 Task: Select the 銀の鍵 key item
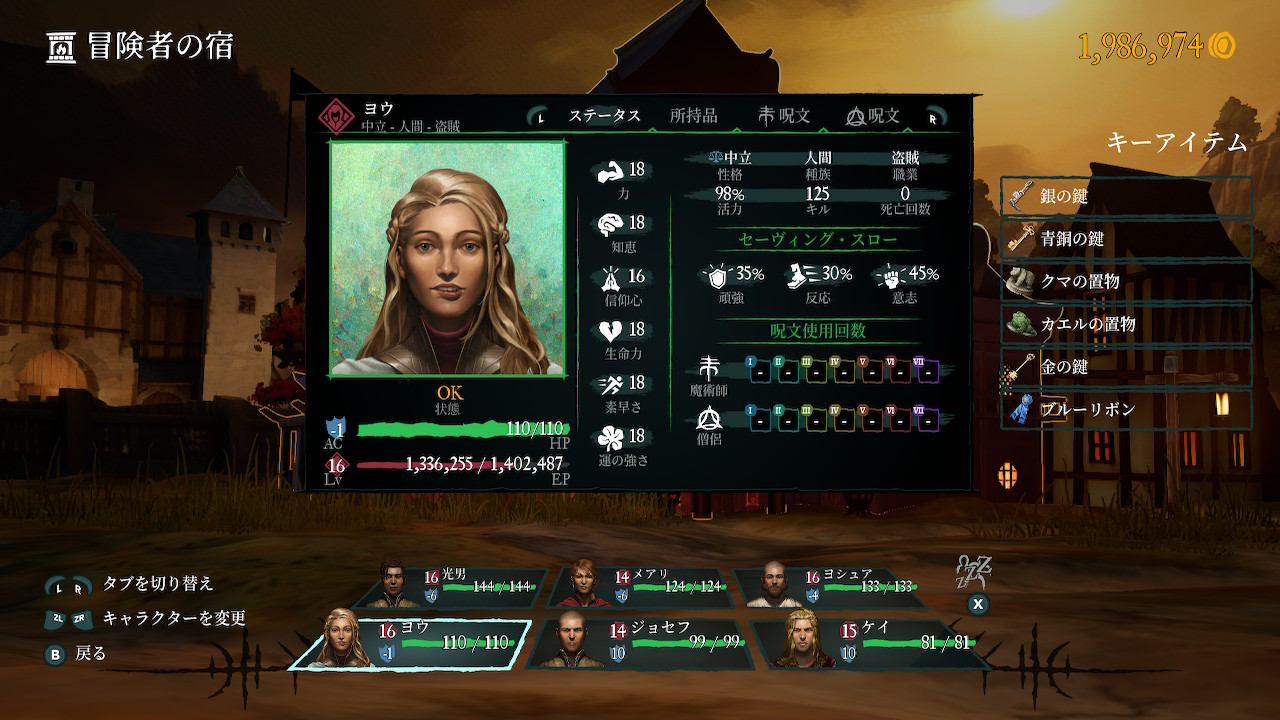[x=1126, y=197]
